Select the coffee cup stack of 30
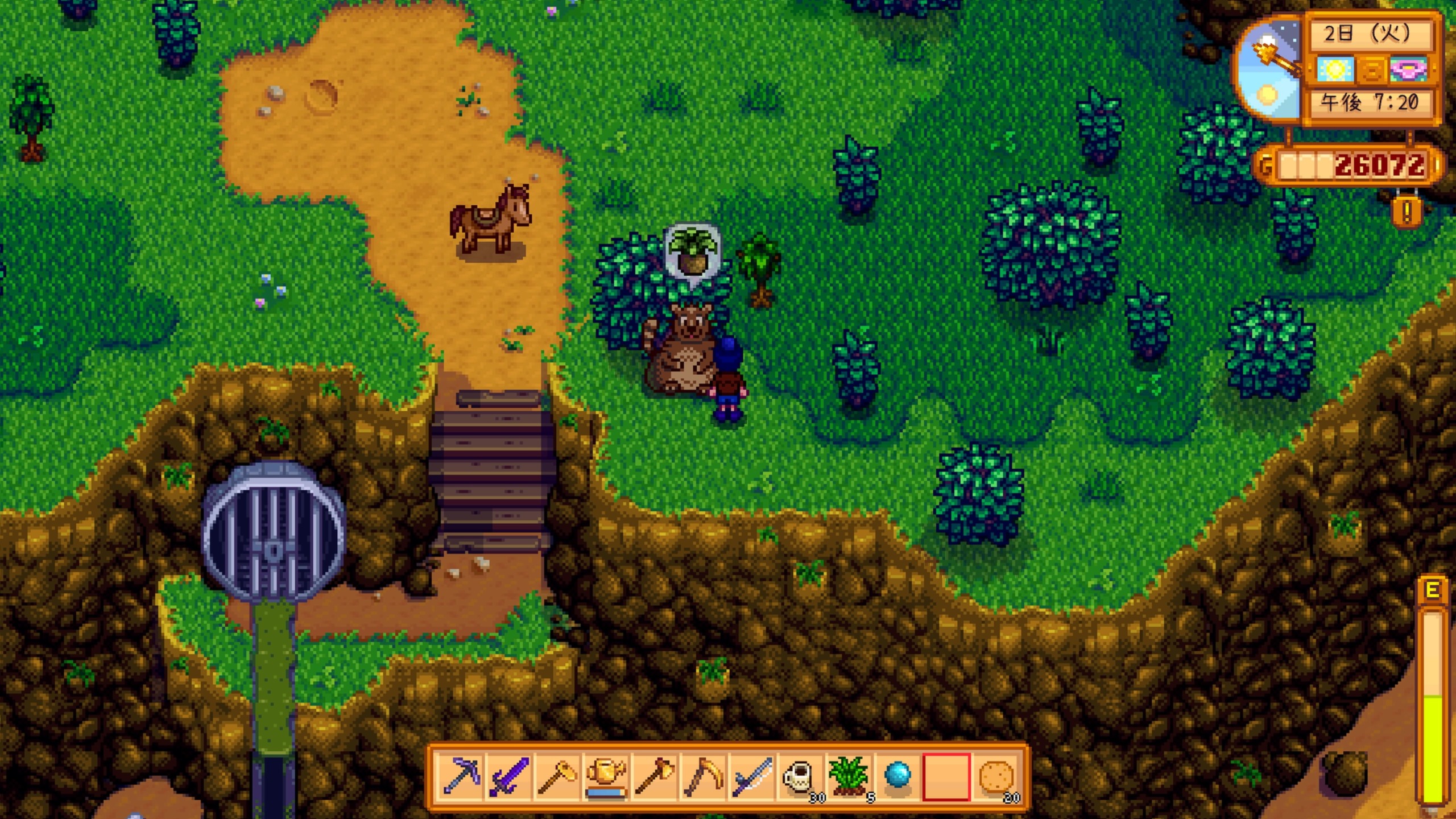This screenshot has height=819, width=1456. click(800, 776)
